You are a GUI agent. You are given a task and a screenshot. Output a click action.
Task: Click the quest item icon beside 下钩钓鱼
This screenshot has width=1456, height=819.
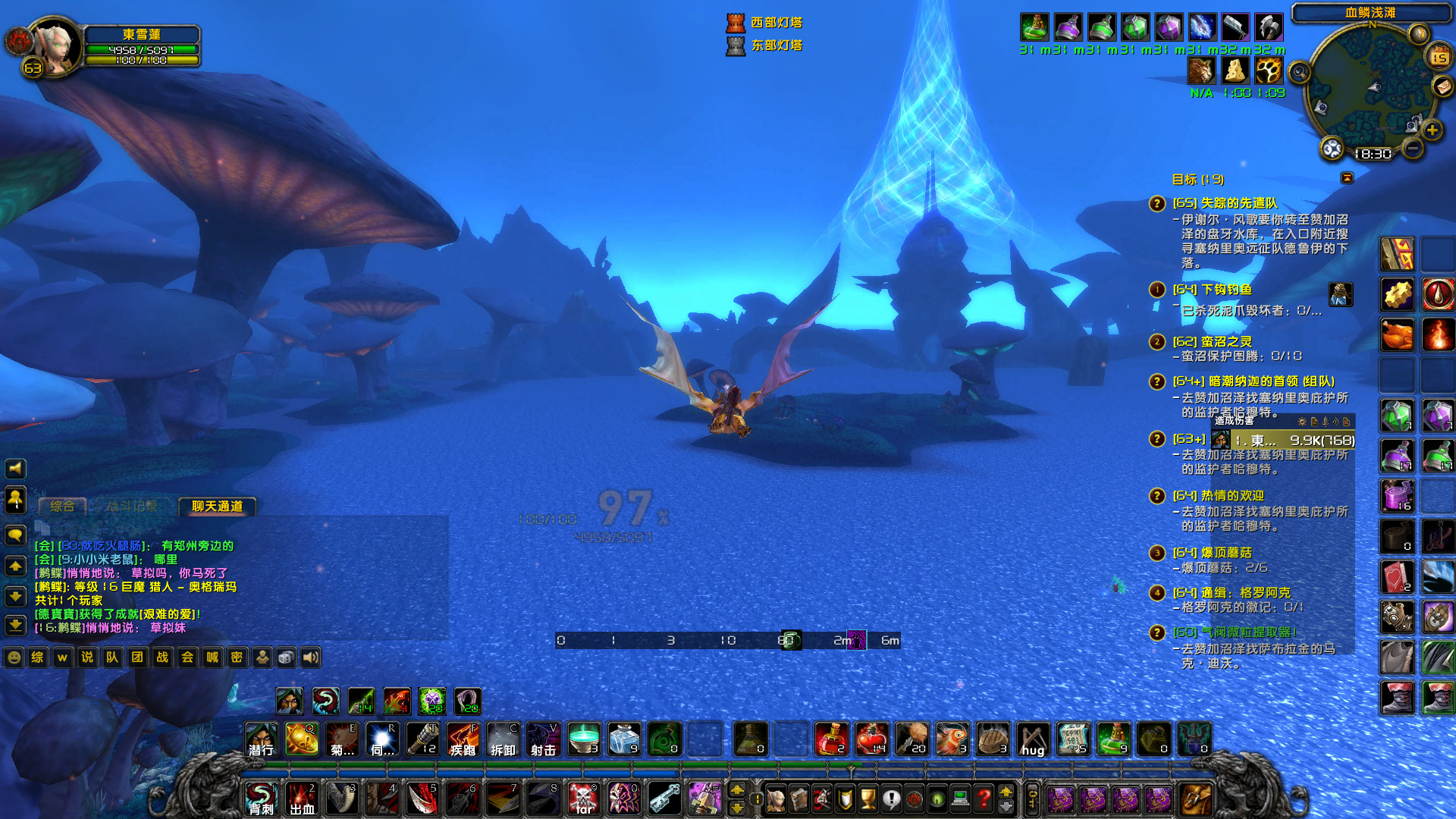pos(1341,296)
